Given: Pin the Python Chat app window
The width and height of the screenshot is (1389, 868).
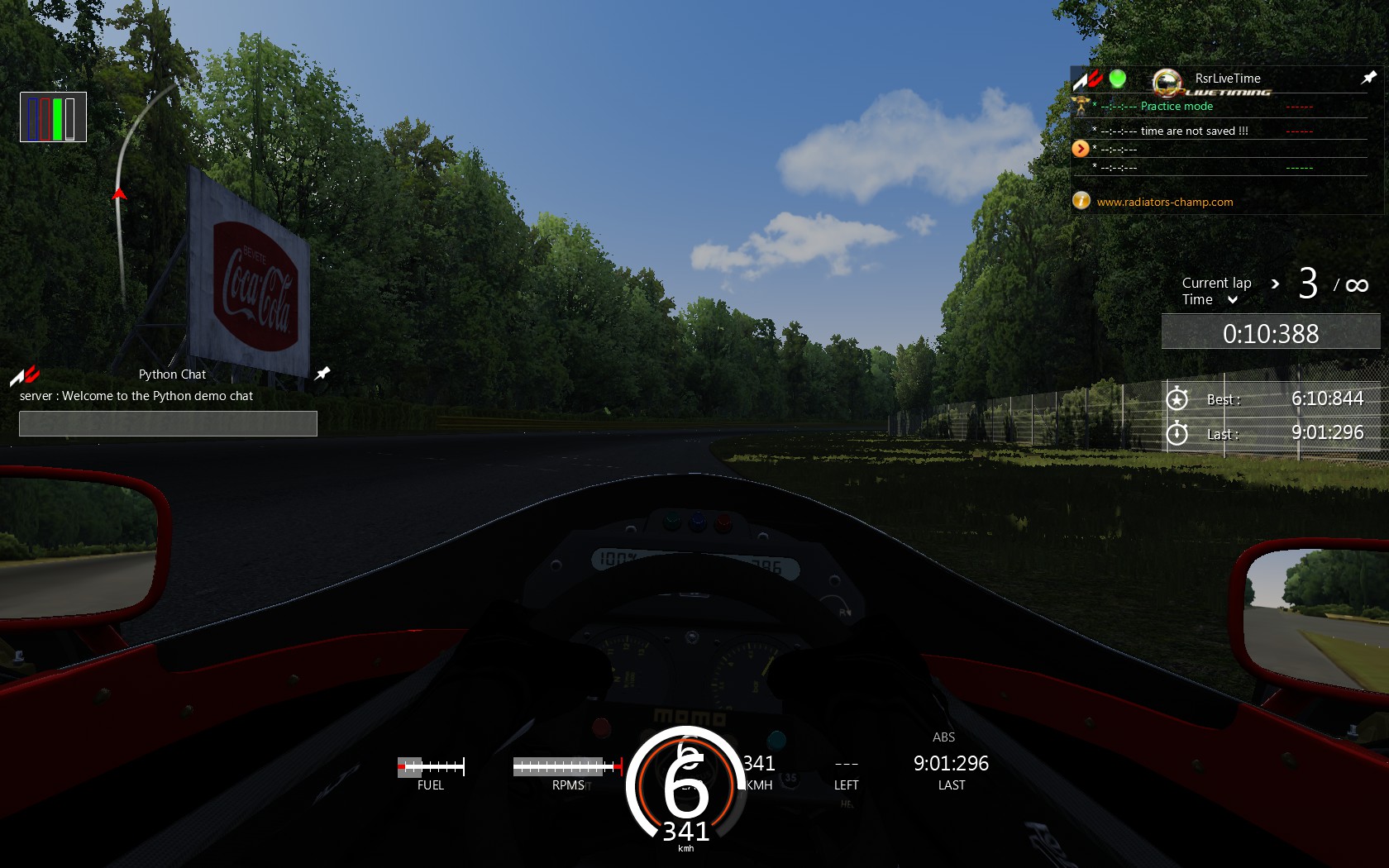Looking at the screenshot, I should click(322, 374).
